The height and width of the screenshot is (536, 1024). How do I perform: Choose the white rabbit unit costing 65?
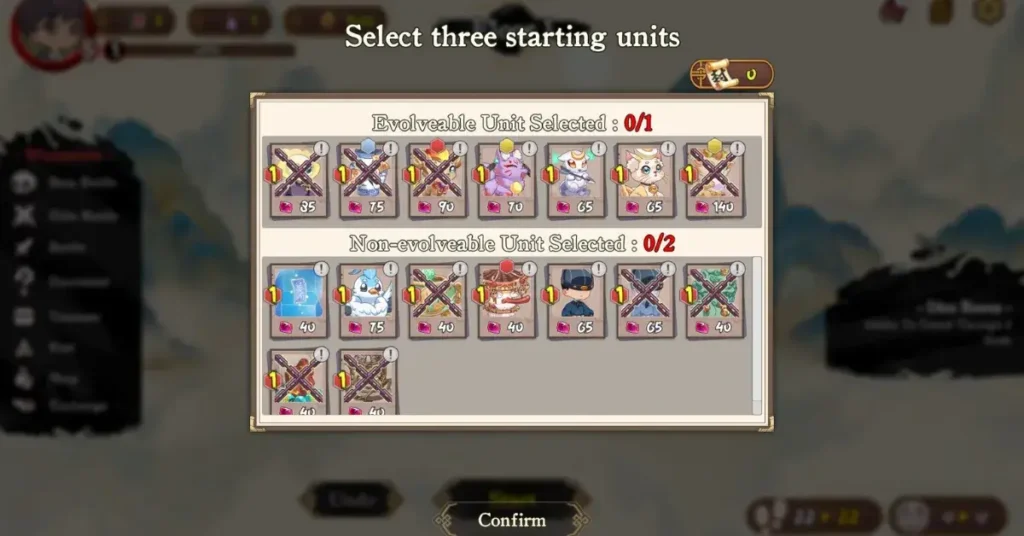point(576,180)
